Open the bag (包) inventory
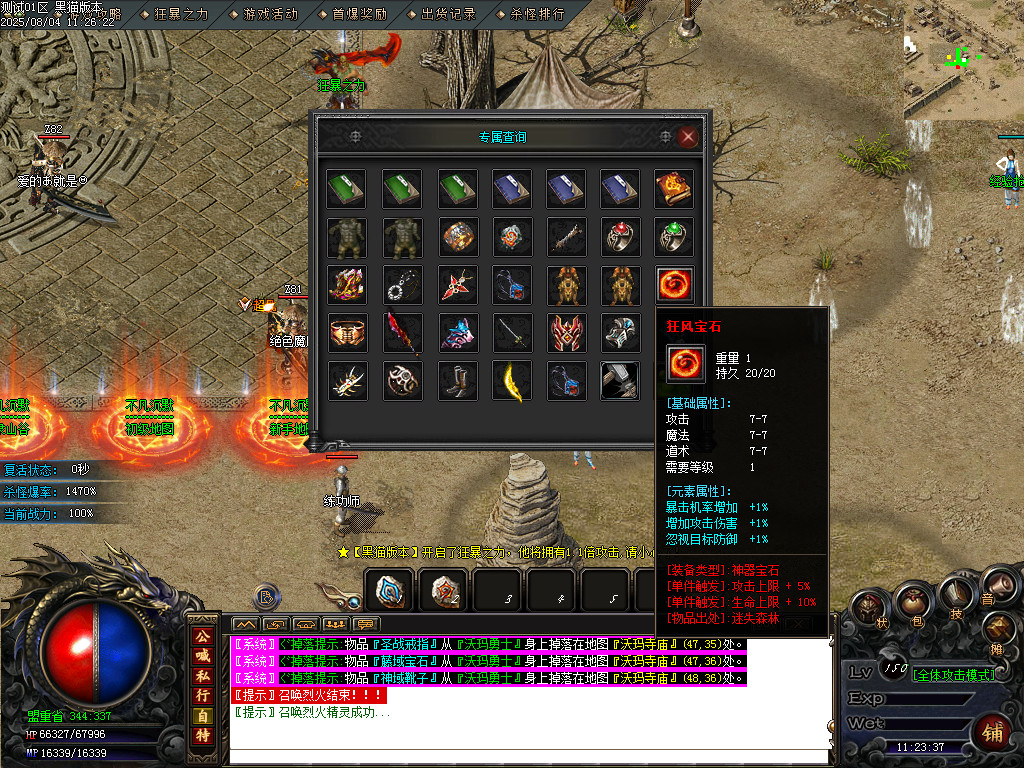 click(911, 603)
